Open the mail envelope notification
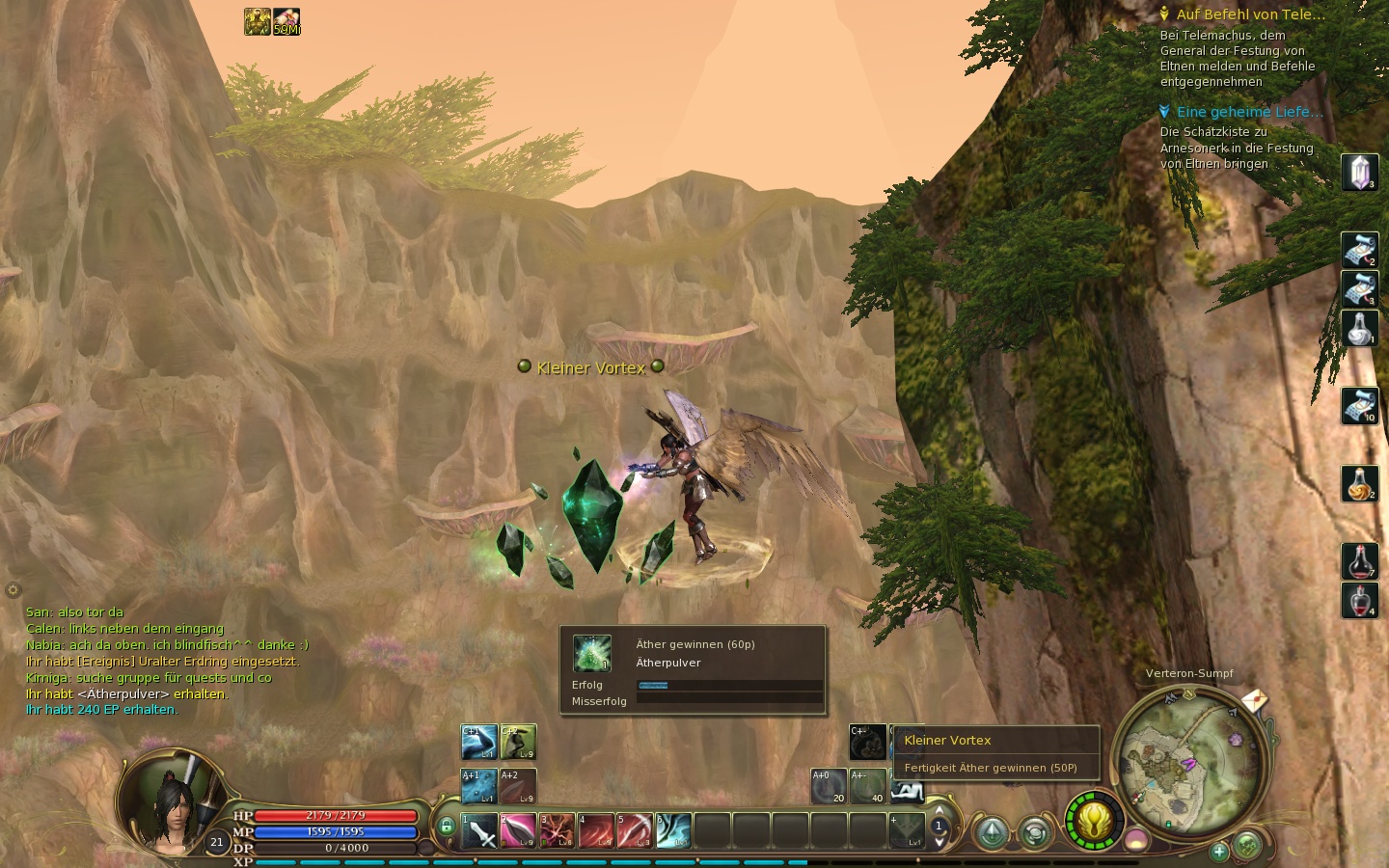This screenshot has height=868, width=1389. point(1254,699)
